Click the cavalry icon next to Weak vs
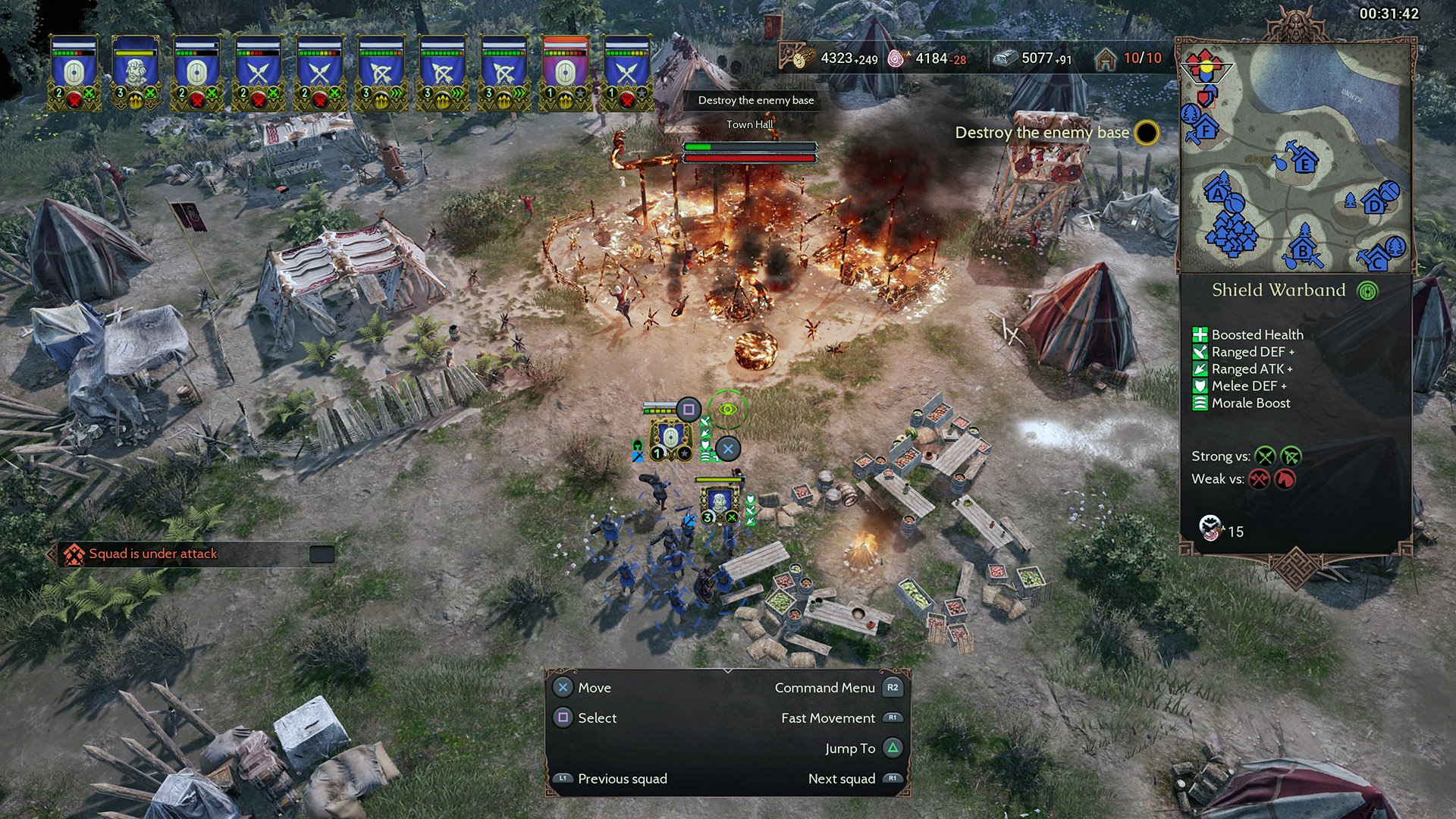This screenshot has width=1456, height=819. 1283,479
